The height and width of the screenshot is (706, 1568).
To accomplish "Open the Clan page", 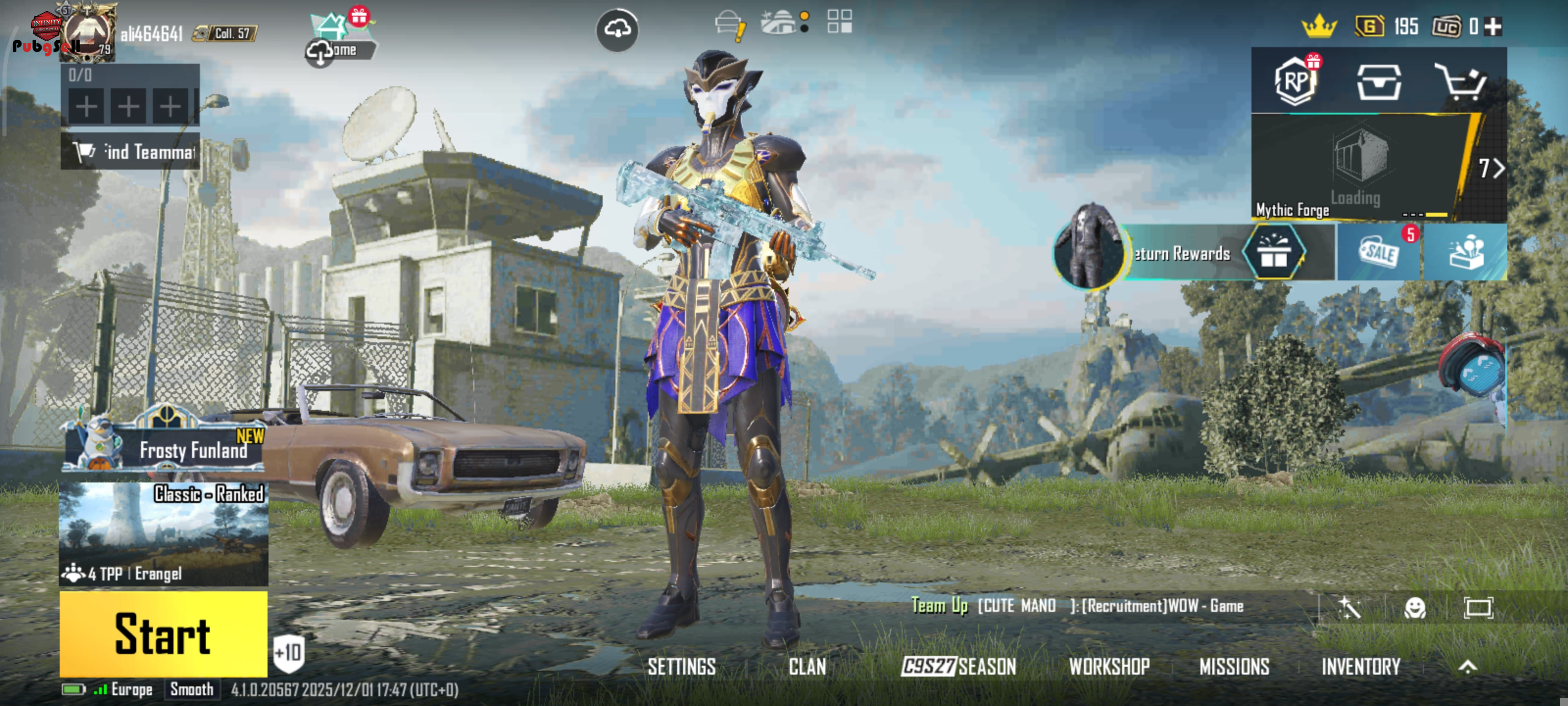I will (807, 666).
